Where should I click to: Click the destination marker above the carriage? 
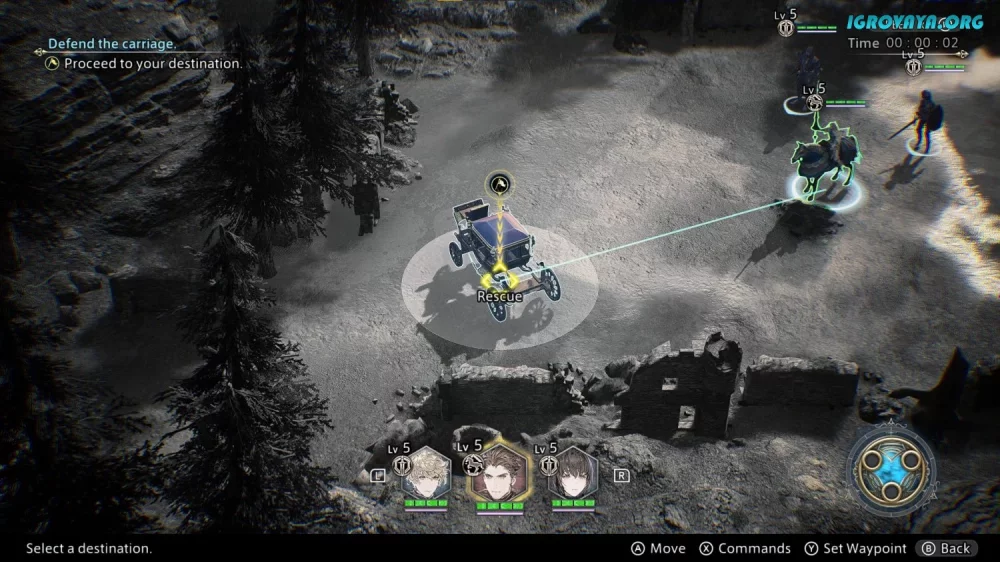(499, 183)
